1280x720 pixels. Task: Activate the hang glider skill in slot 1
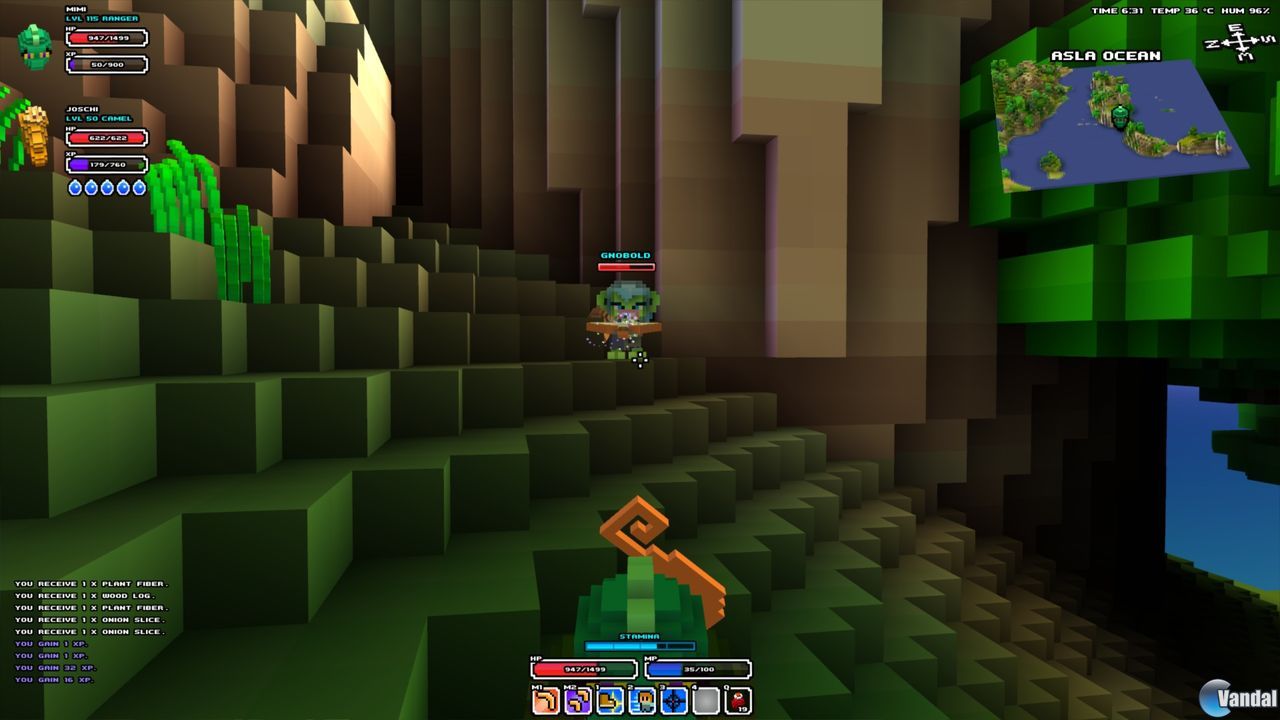608,699
